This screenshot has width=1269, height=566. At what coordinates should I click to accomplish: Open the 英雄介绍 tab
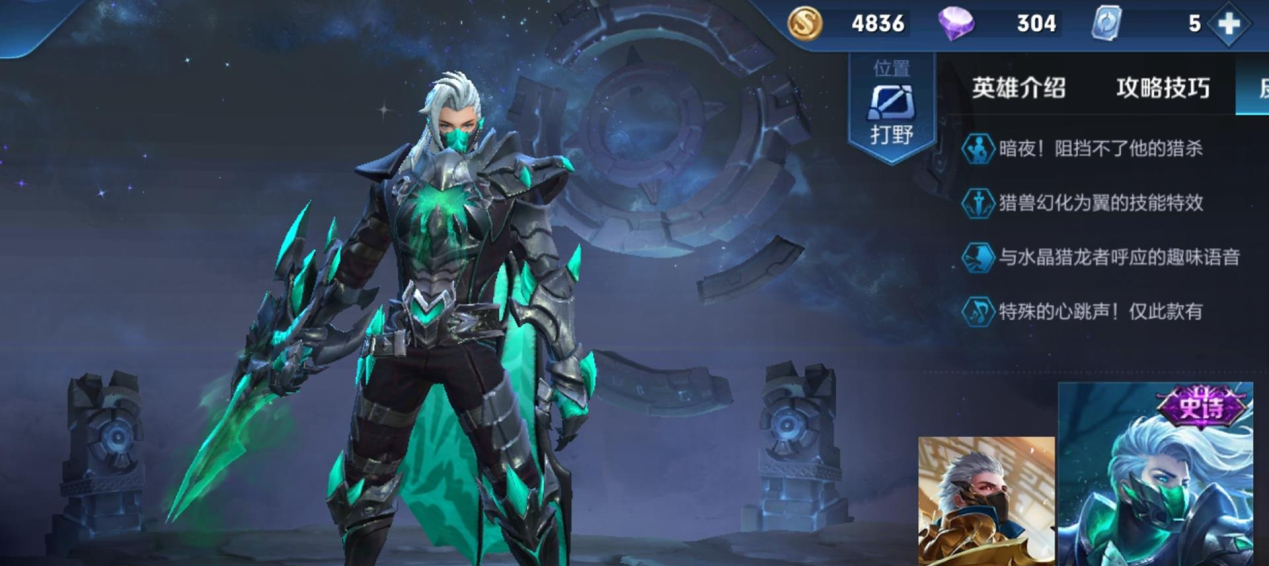point(1018,88)
